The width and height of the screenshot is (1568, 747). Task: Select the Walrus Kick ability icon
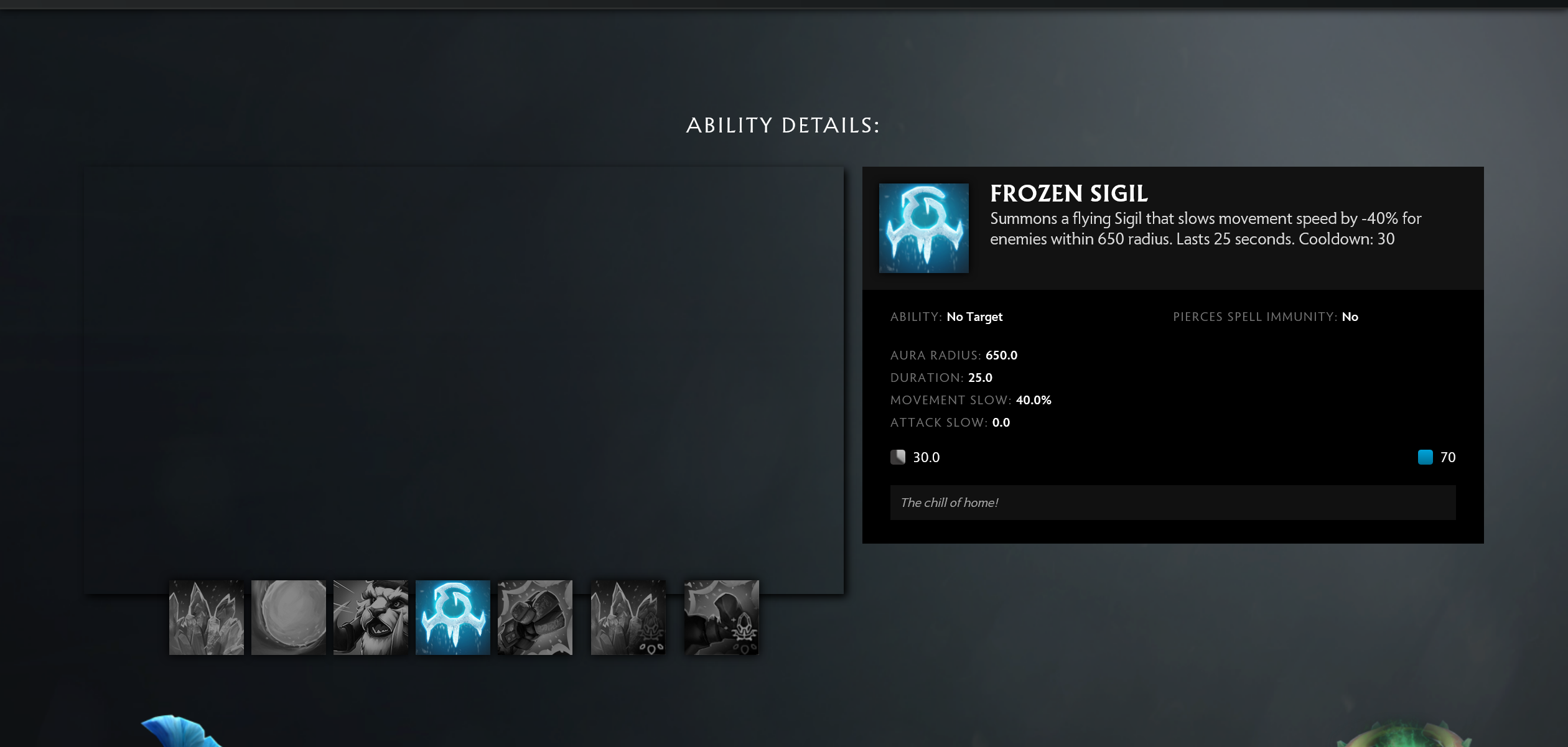point(721,617)
